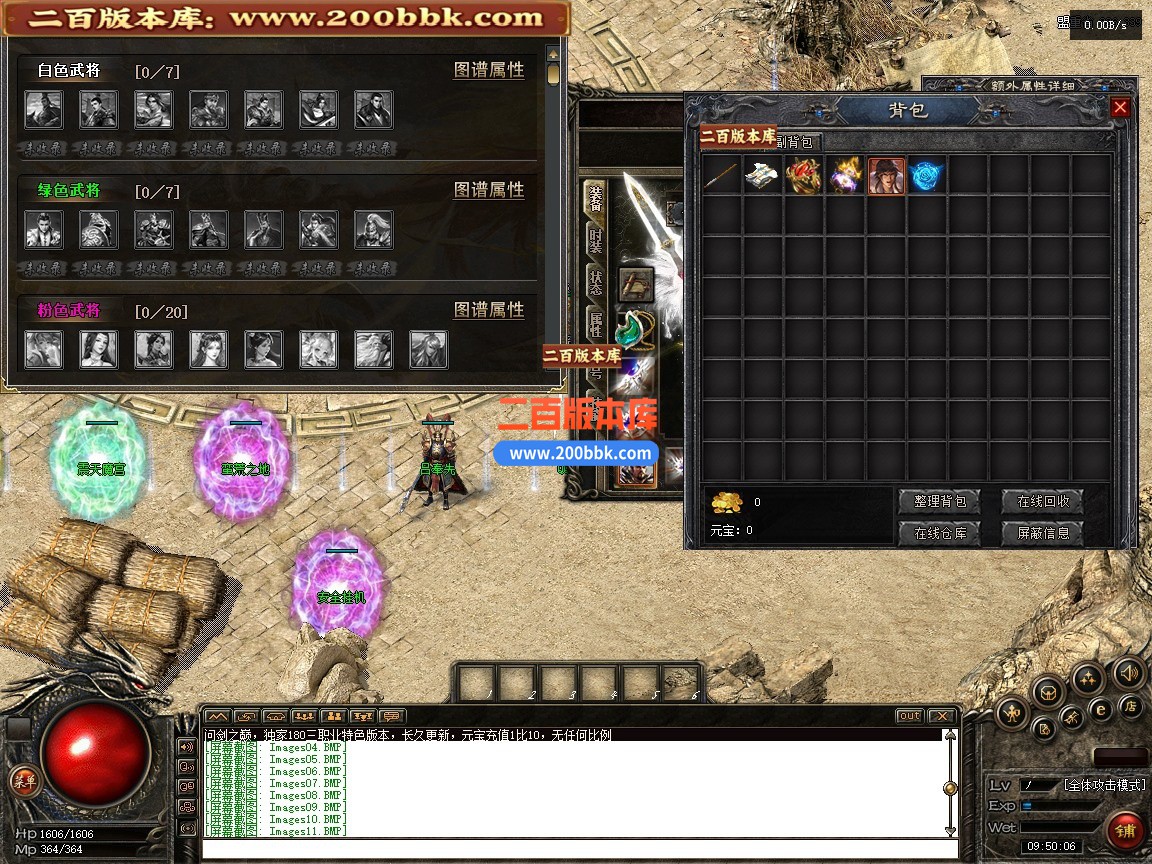Click the 整理背包 sort button

click(940, 501)
